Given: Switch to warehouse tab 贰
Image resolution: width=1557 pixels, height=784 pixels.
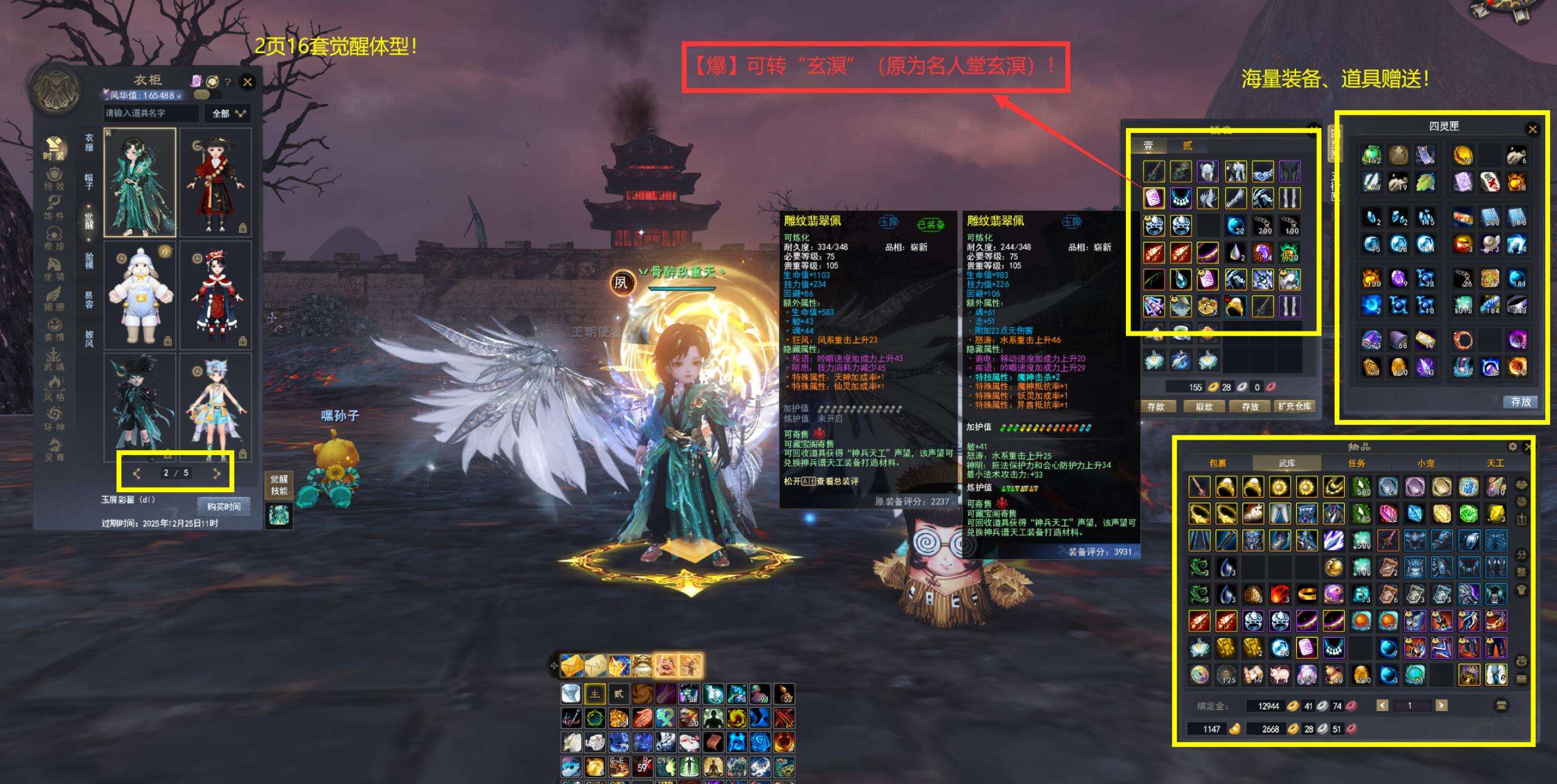Looking at the screenshot, I should pyautogui.click(x=1187, y=146).
